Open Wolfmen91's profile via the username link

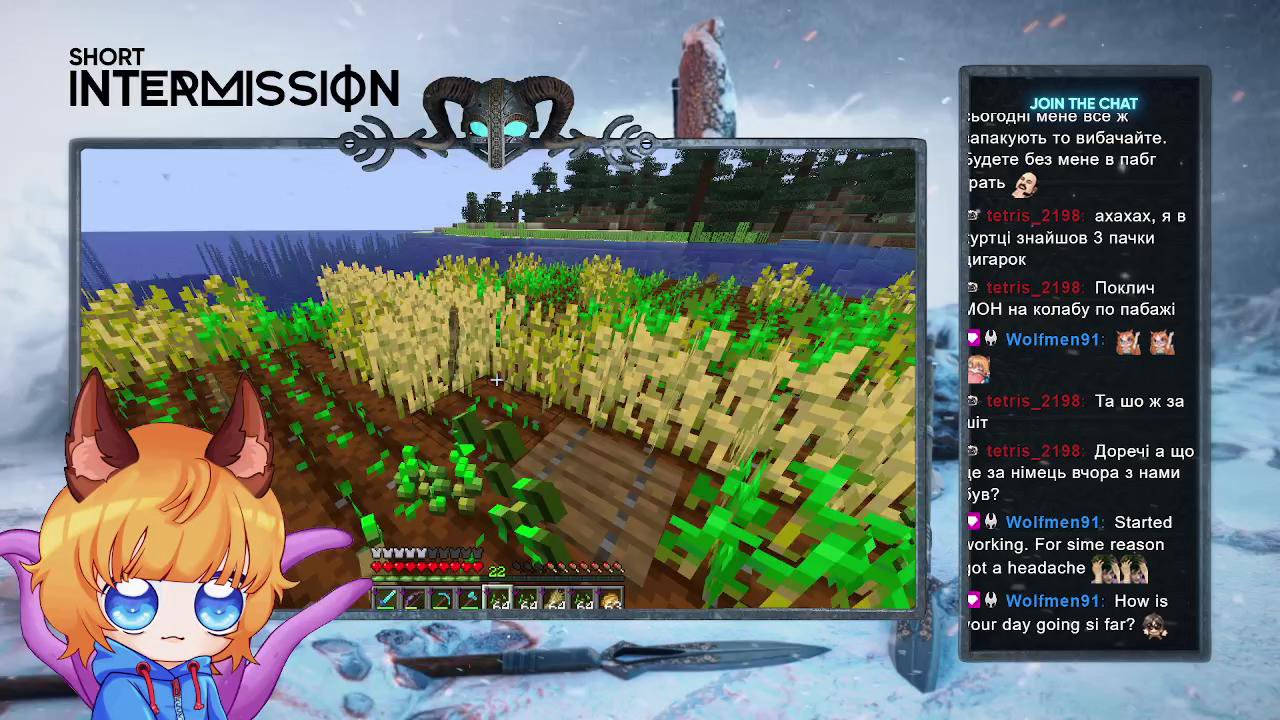pos(1052,339)
